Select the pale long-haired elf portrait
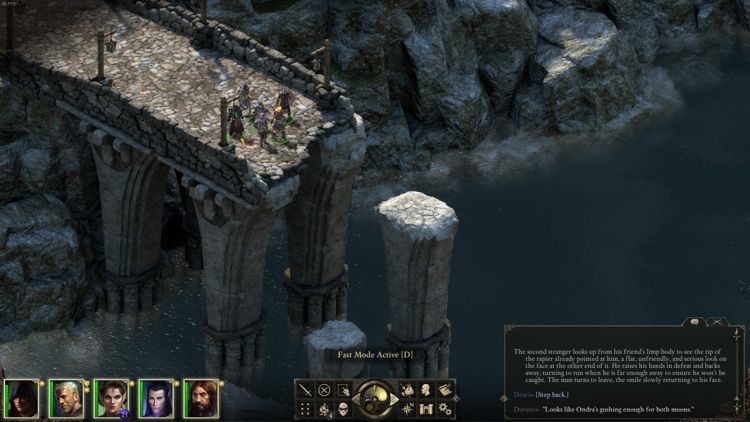 (x=155, y=398)
